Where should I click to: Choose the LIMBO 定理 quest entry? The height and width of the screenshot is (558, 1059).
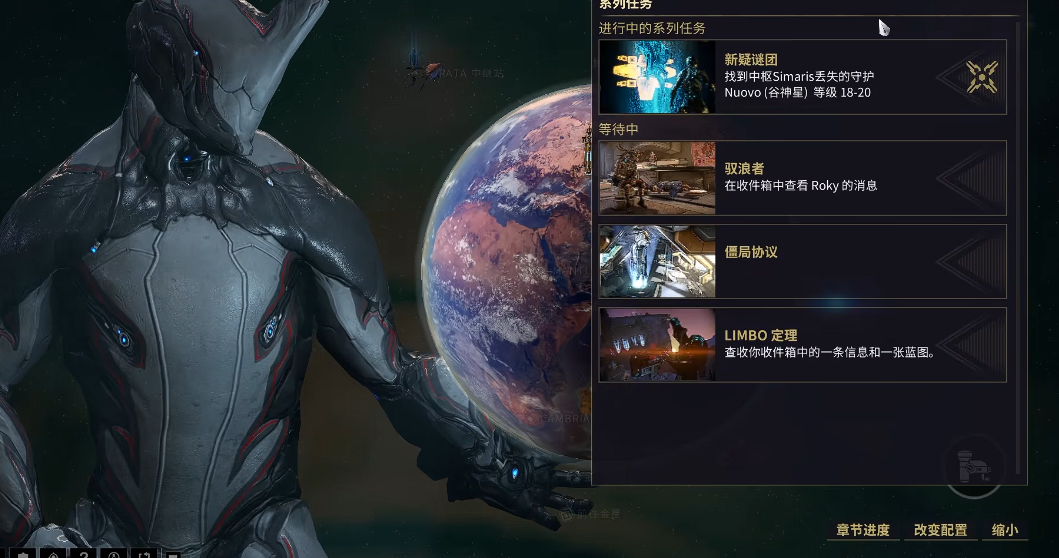[802, 344]
